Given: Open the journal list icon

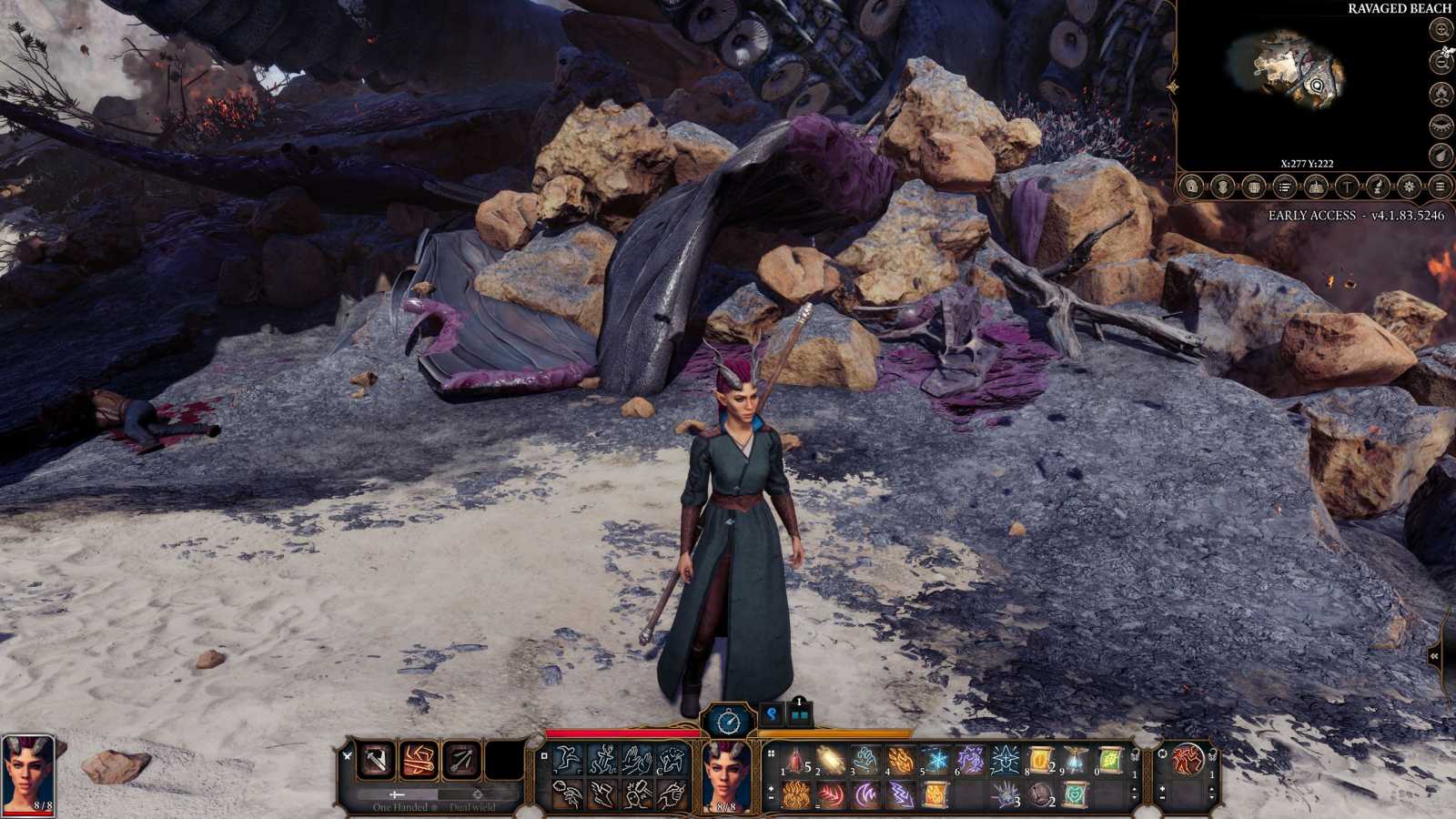Looking at the screenshot, I should [1284, 187].
